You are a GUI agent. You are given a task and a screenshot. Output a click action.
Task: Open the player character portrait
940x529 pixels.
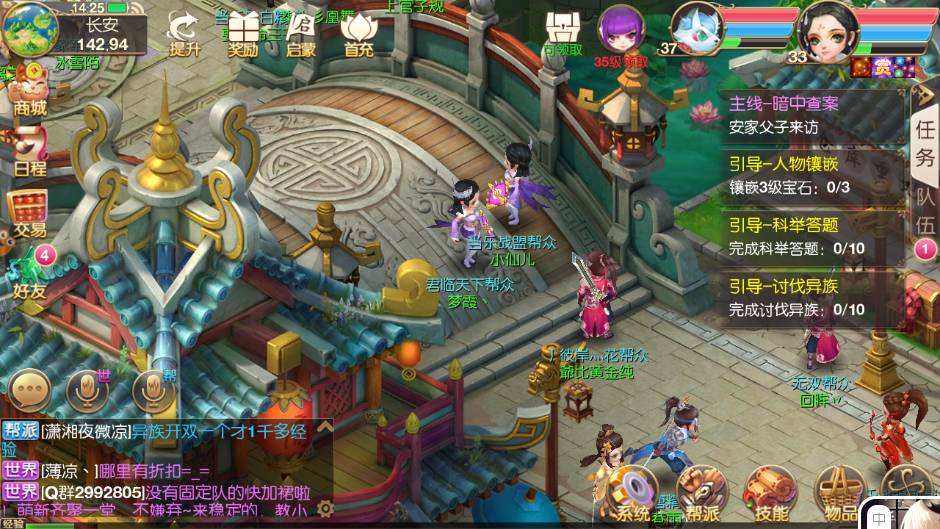[829, 30]
